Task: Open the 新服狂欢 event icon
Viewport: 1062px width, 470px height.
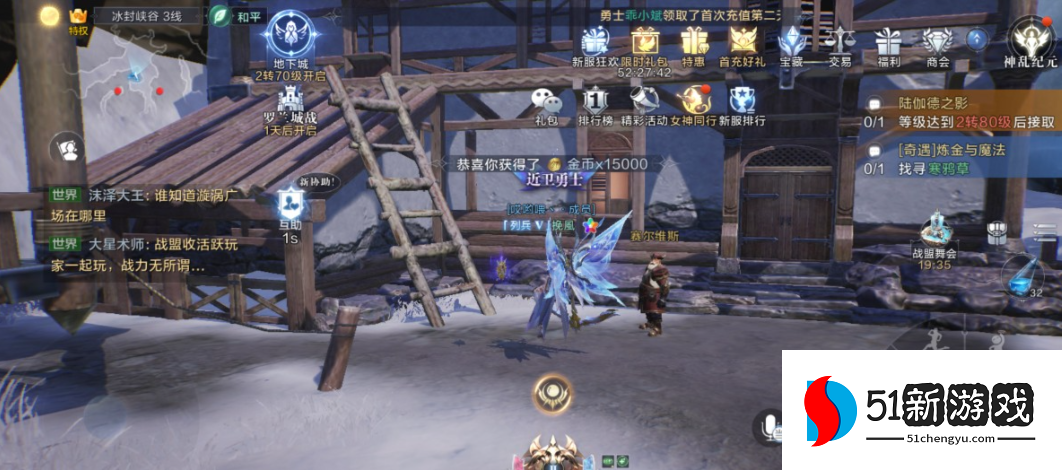Action: [595, 42]
